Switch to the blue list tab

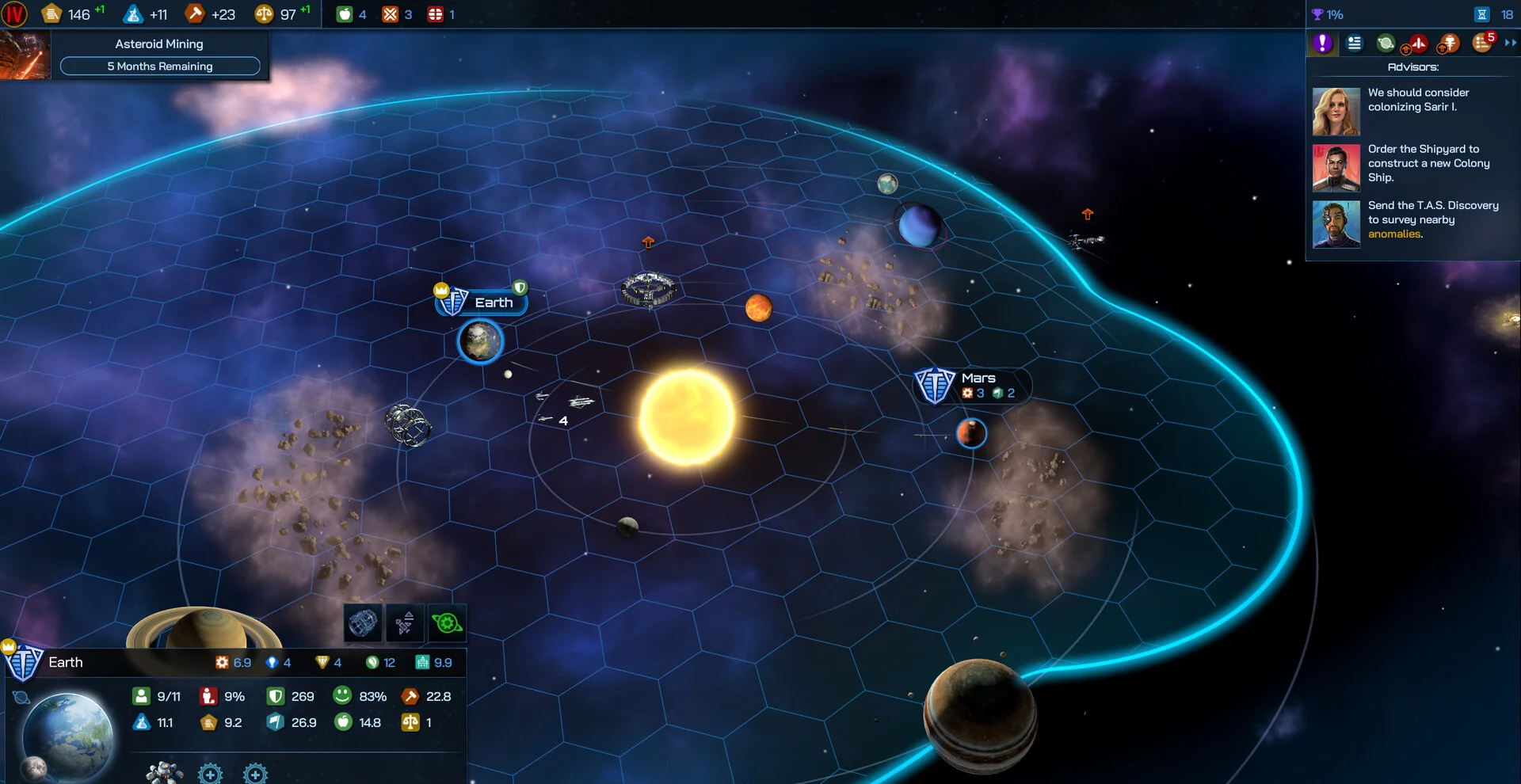point(1355,44)
